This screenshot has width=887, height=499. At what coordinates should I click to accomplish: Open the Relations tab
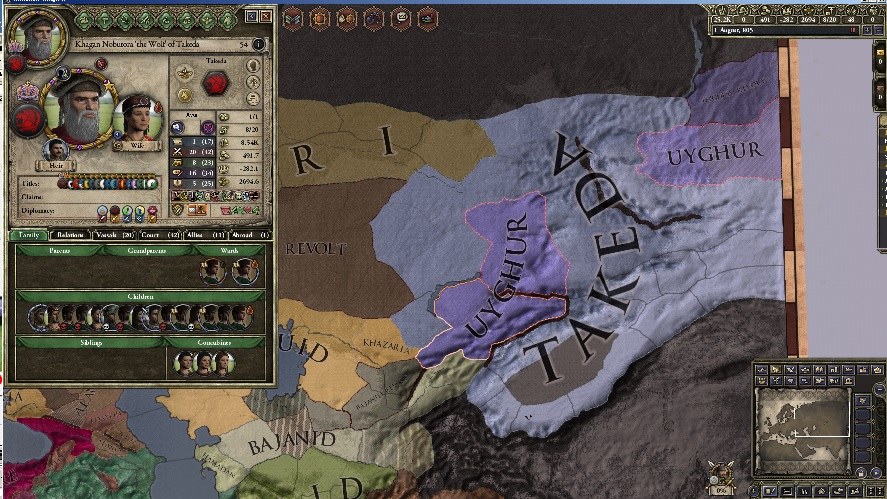click(70, 235)
